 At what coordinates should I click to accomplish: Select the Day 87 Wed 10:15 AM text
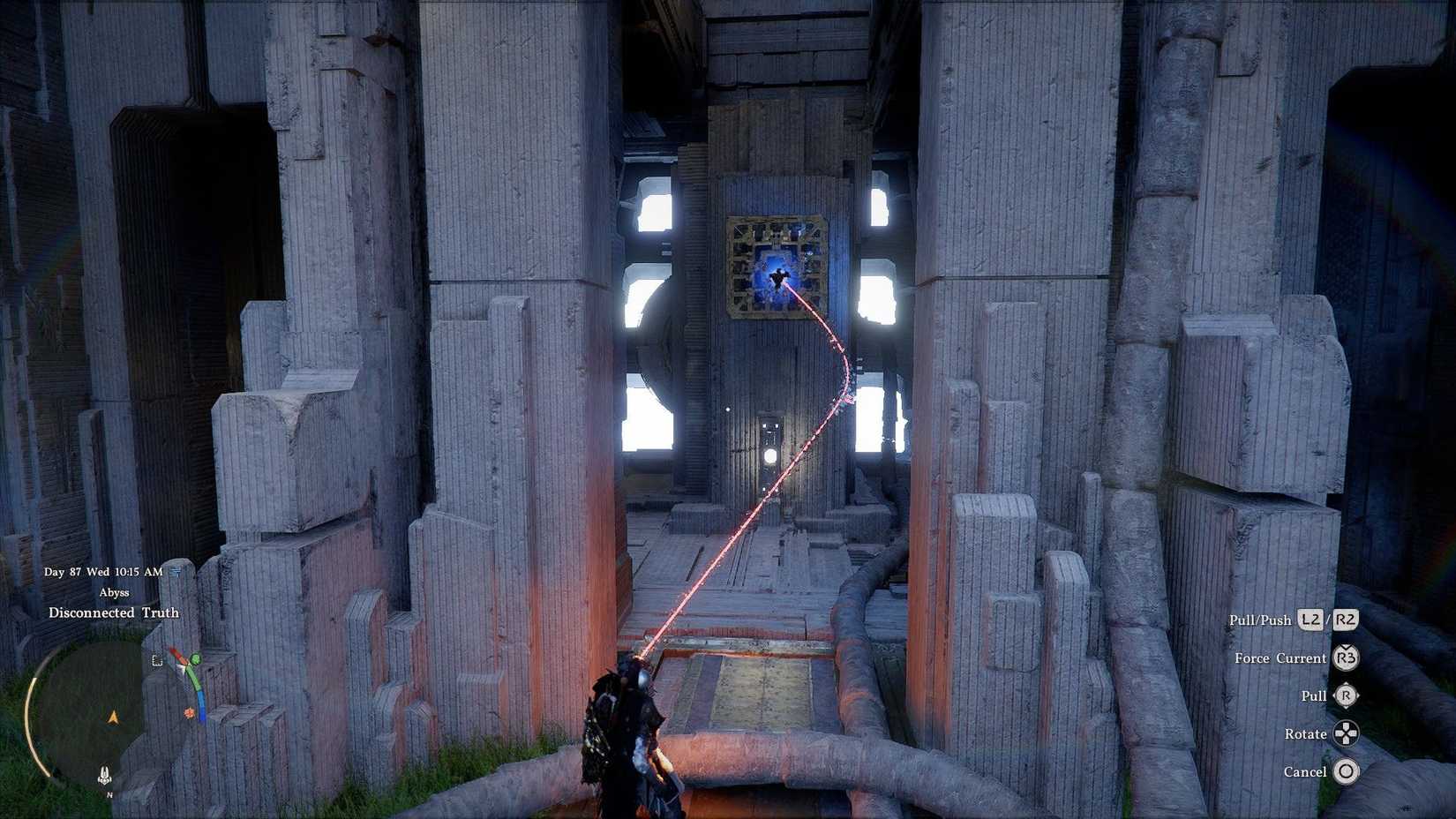(x=103, y=572)
